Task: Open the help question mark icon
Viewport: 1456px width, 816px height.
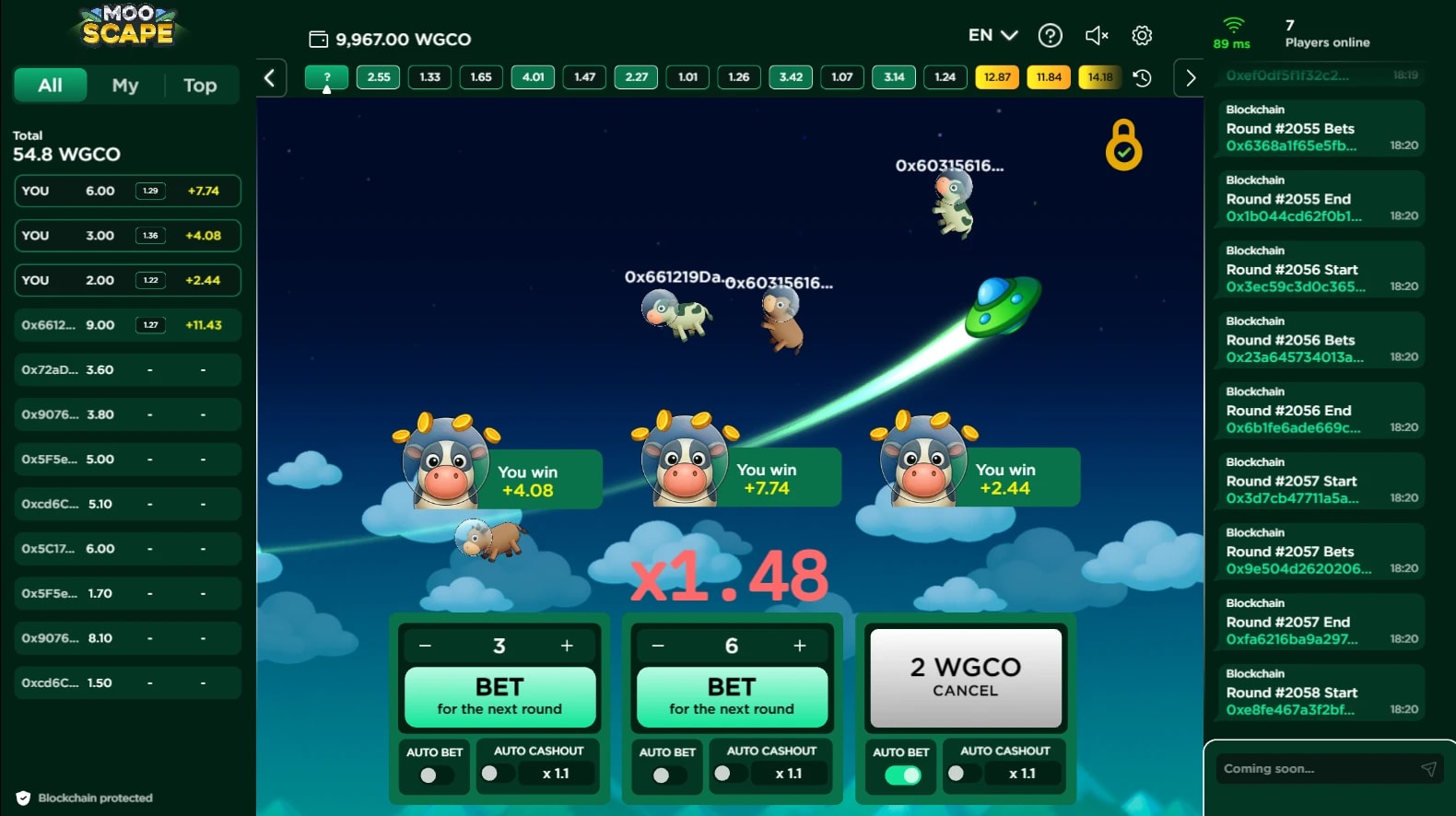Action: pos(1050,36)
